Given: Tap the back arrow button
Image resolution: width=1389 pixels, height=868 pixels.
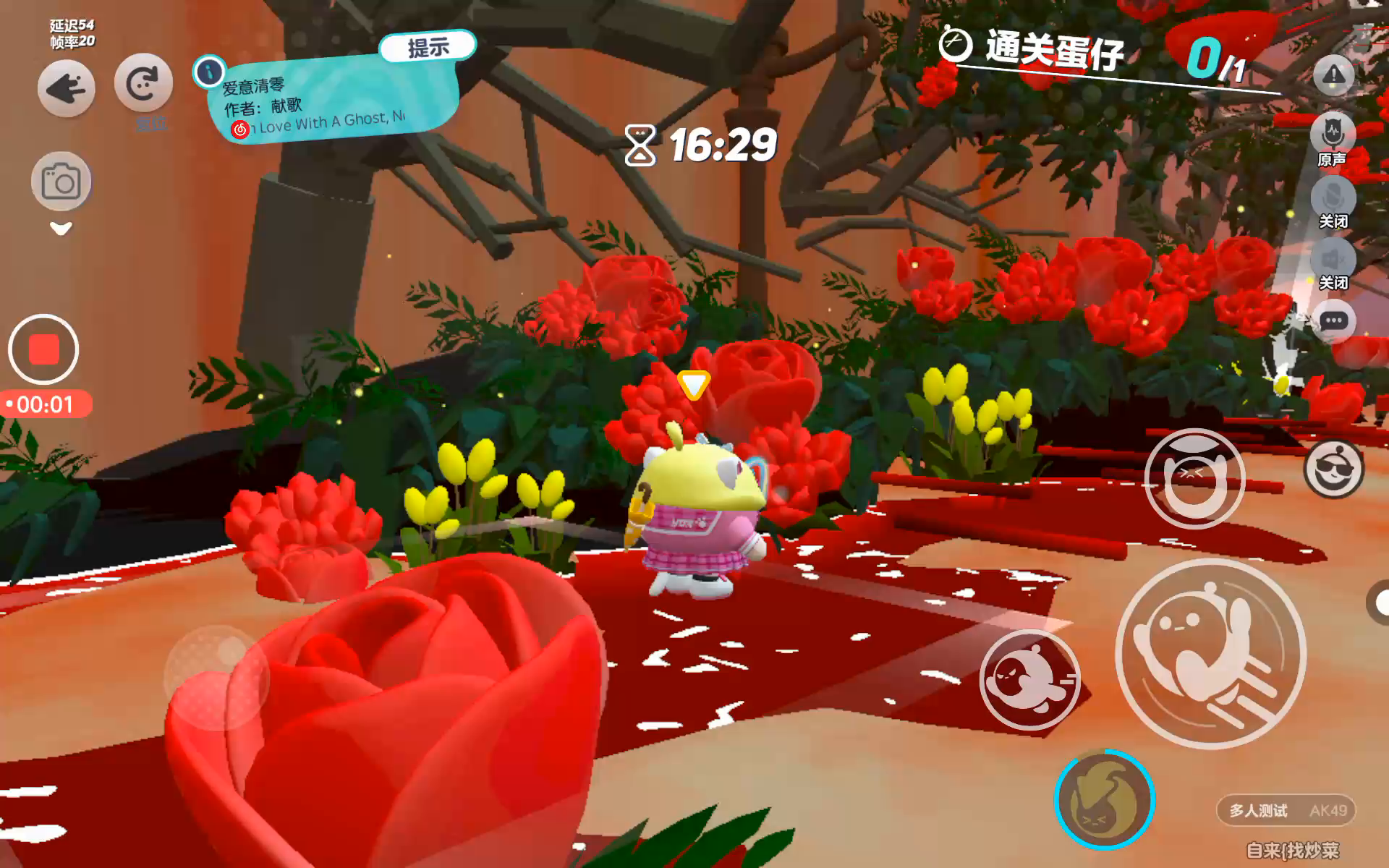Looking at the screenshot, I should click(66, 89).
